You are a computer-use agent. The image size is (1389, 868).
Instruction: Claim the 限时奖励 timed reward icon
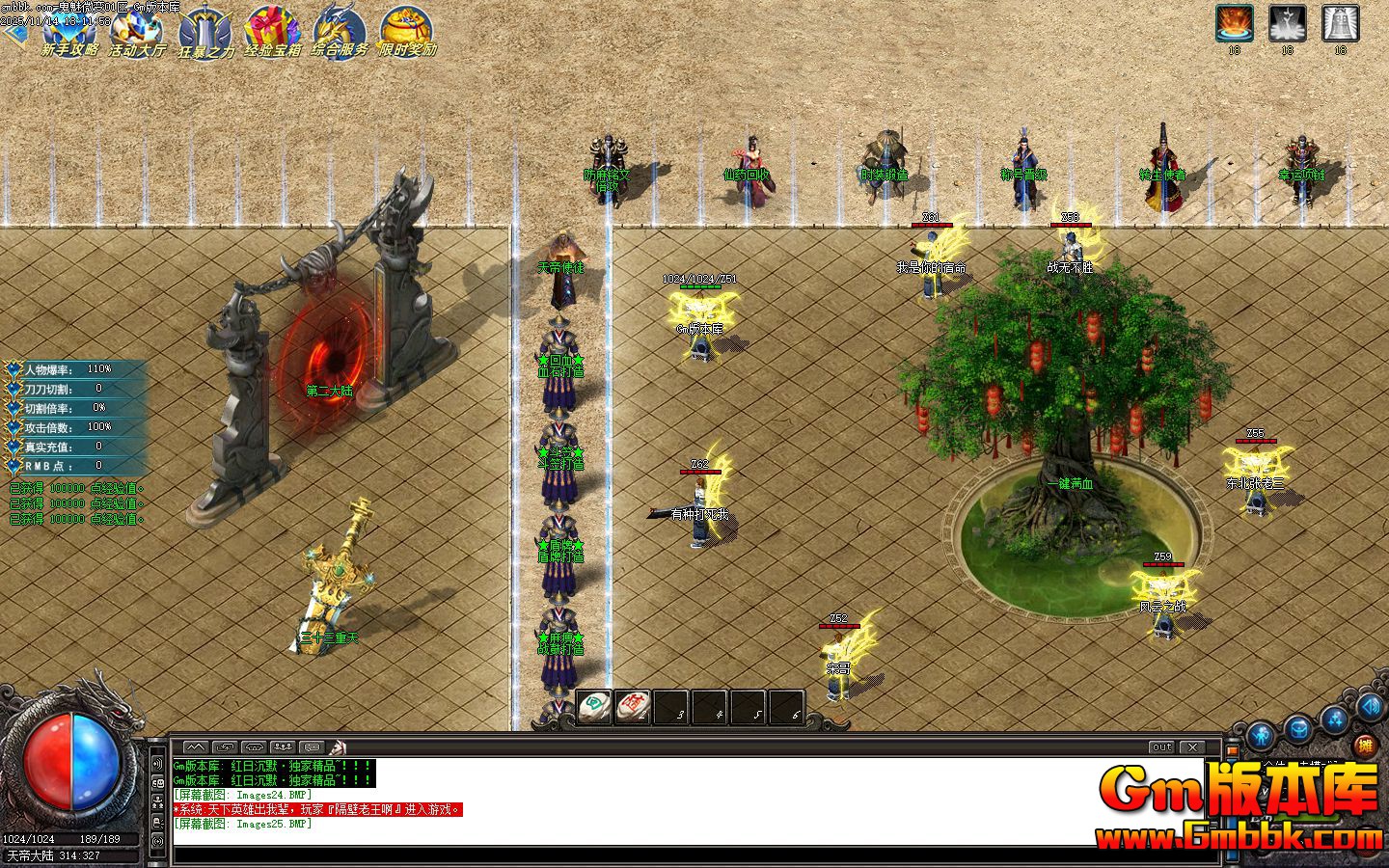[405, 29]
